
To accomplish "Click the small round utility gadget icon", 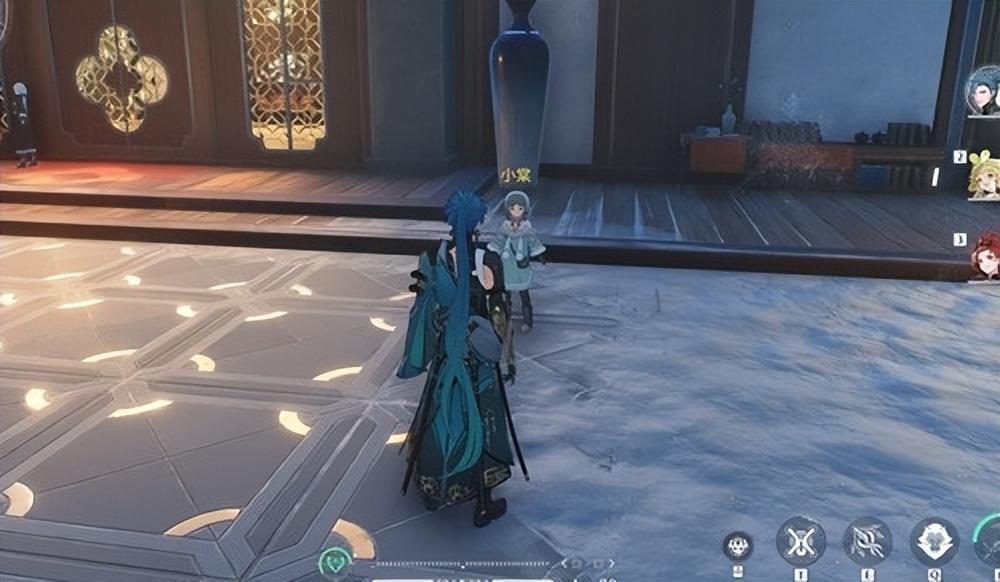I will click(738, 545).
